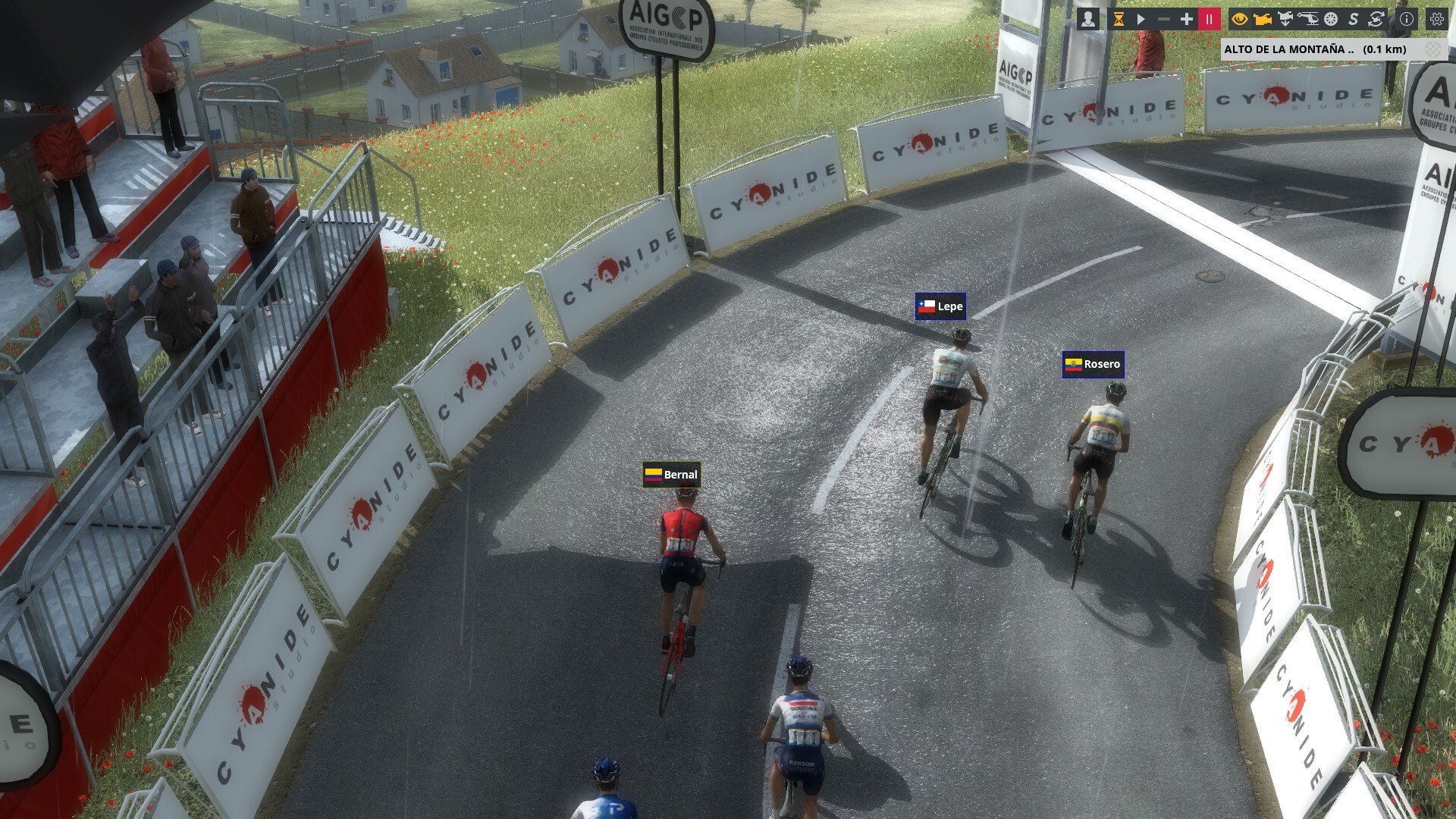Open the rider profile silhouette button
Viewport: 1456px width, 819px height.
[1088, 20]
